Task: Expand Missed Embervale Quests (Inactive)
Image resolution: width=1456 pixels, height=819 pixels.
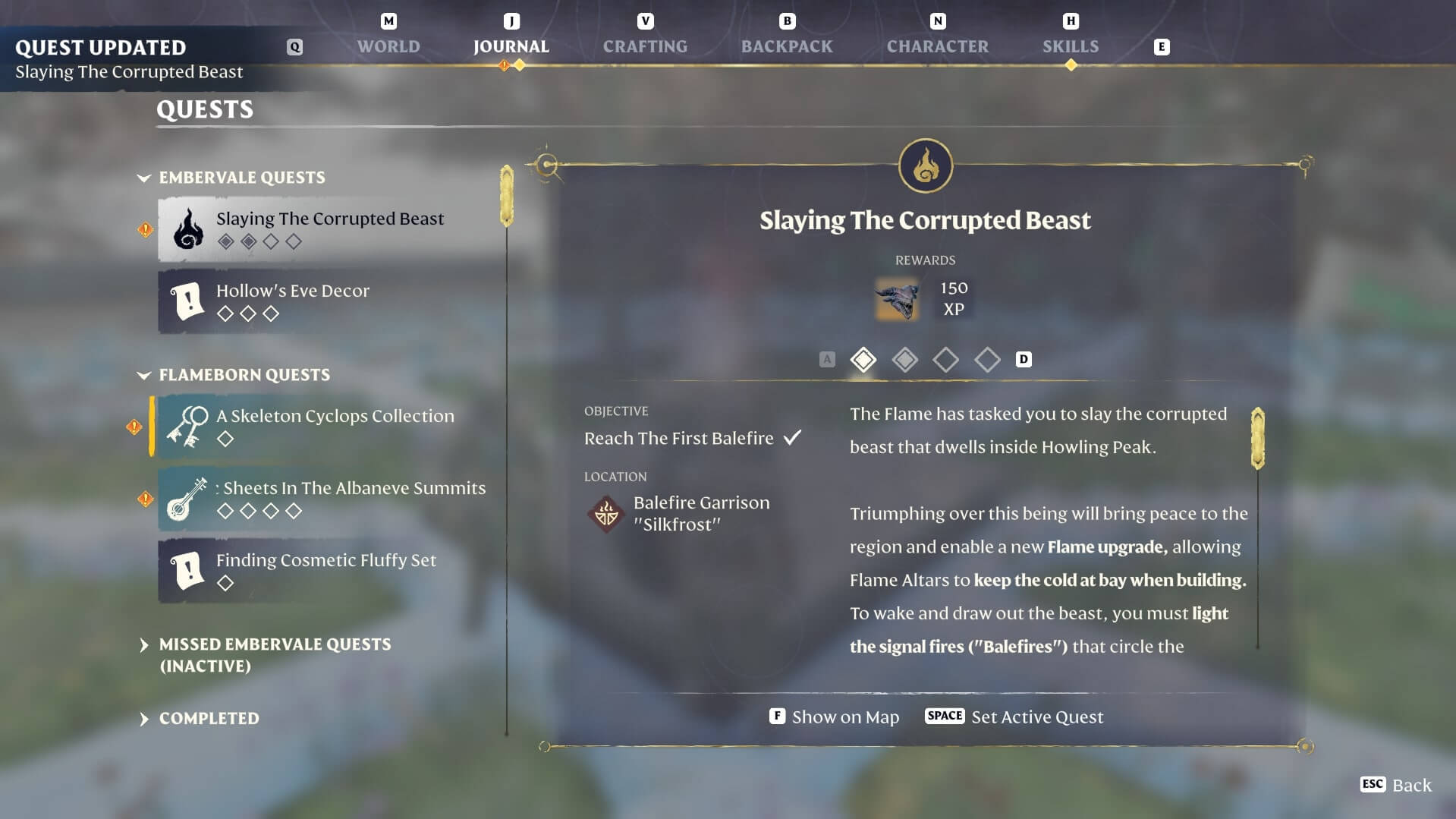Action: coord(274,654)
